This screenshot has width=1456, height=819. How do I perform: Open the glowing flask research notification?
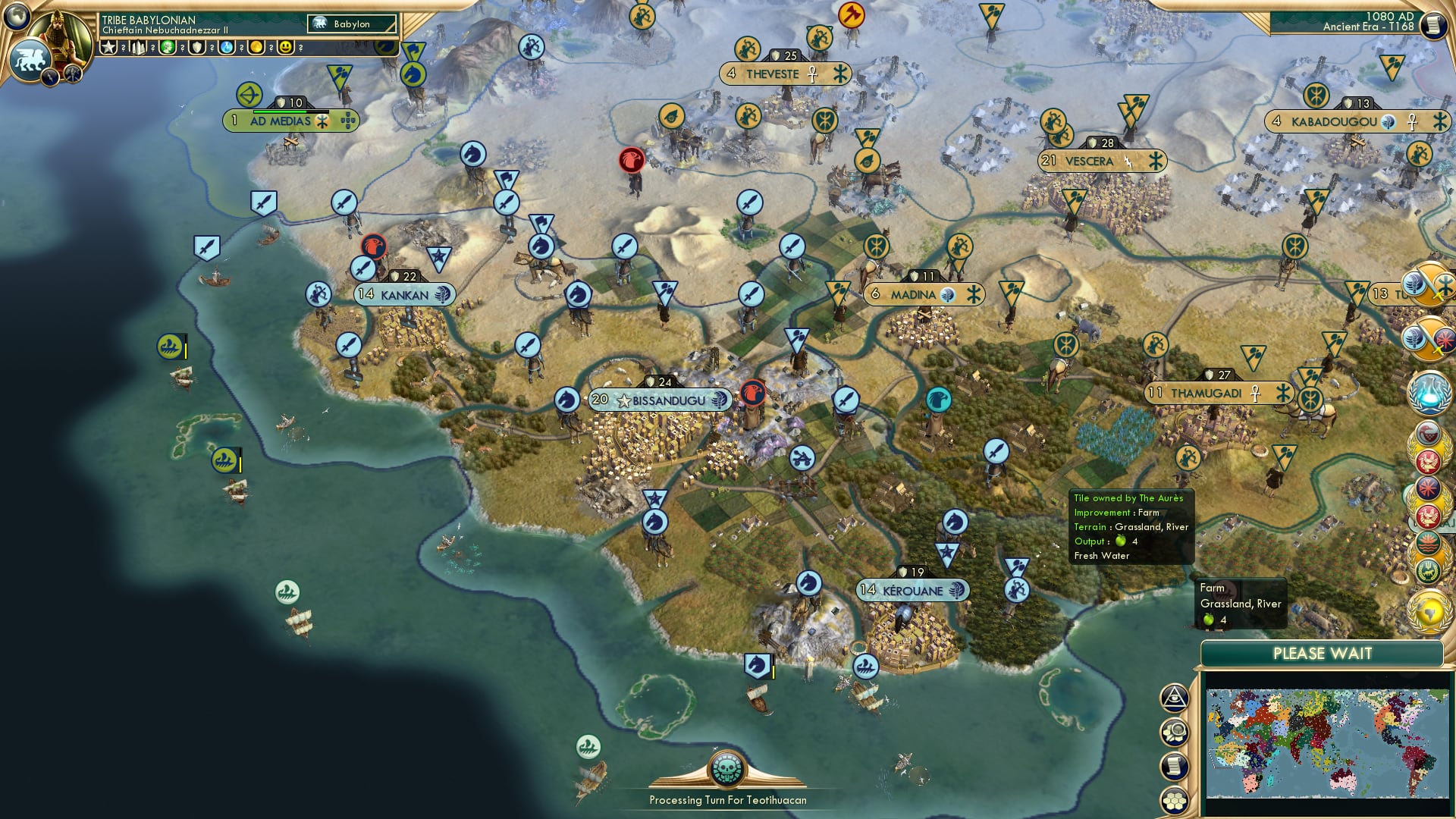[1429, 392]
